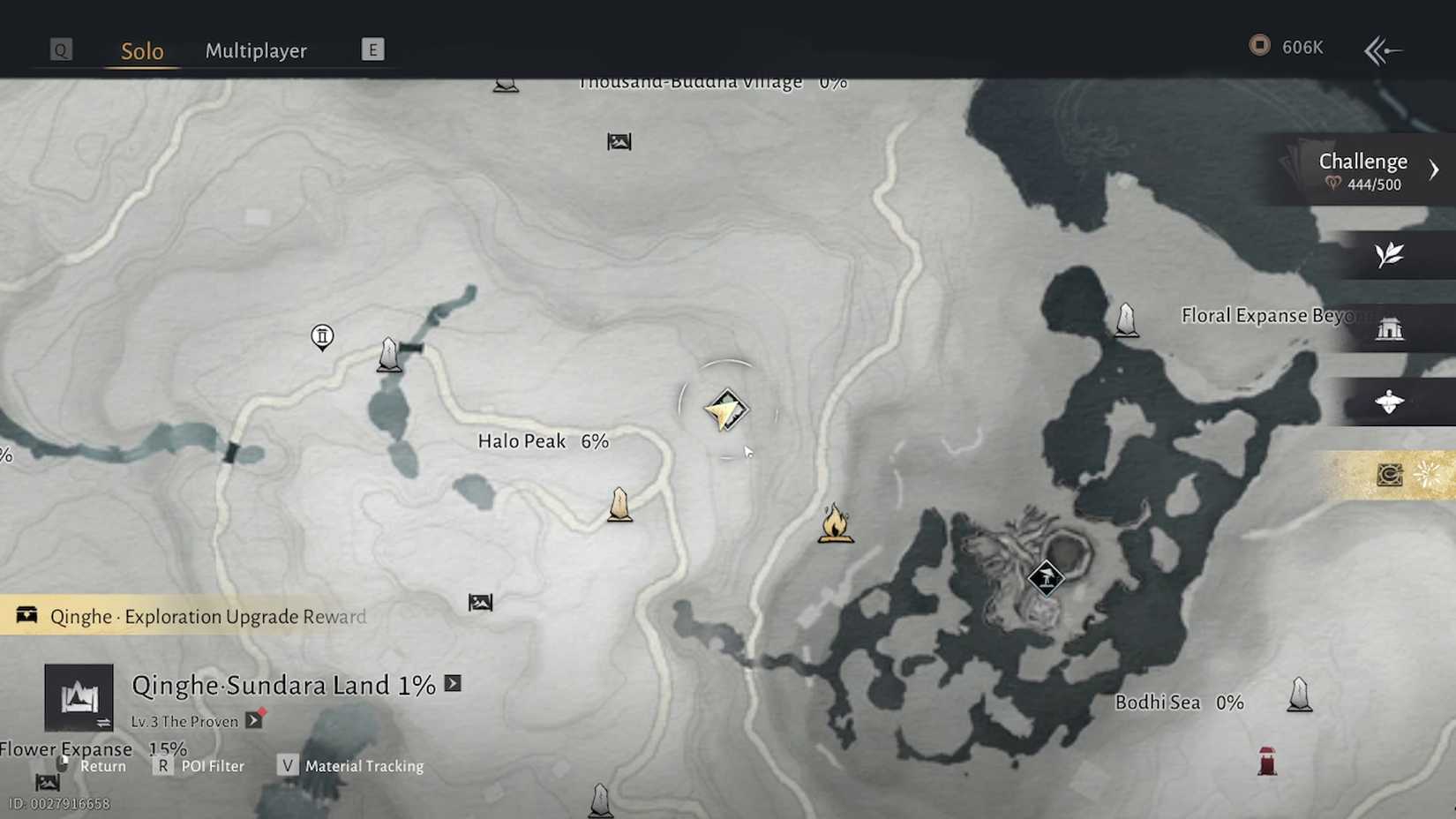
Task: Select the stone monument marker below Halo Peak
Action: click(x=619, y=505)
